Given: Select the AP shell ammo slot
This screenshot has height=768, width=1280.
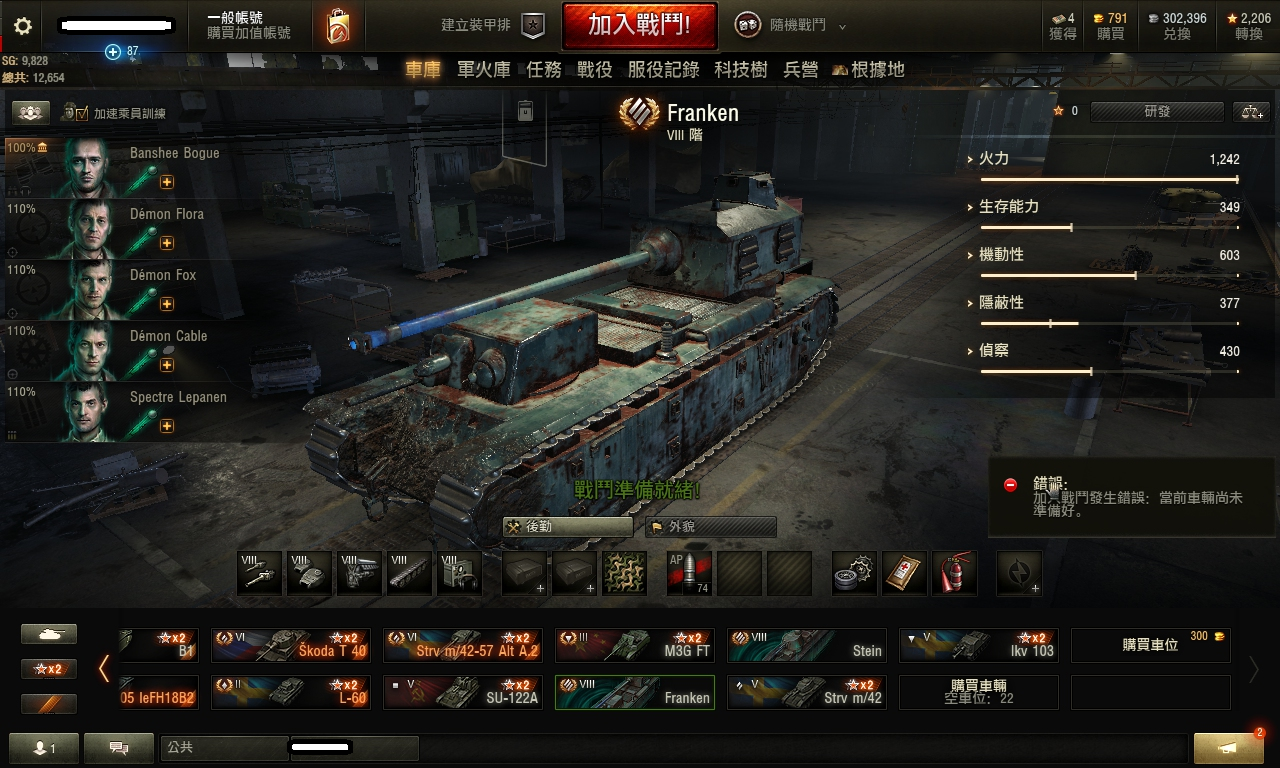Looking at the screenshot, I should pyautogui.click(x=690, y=573).
